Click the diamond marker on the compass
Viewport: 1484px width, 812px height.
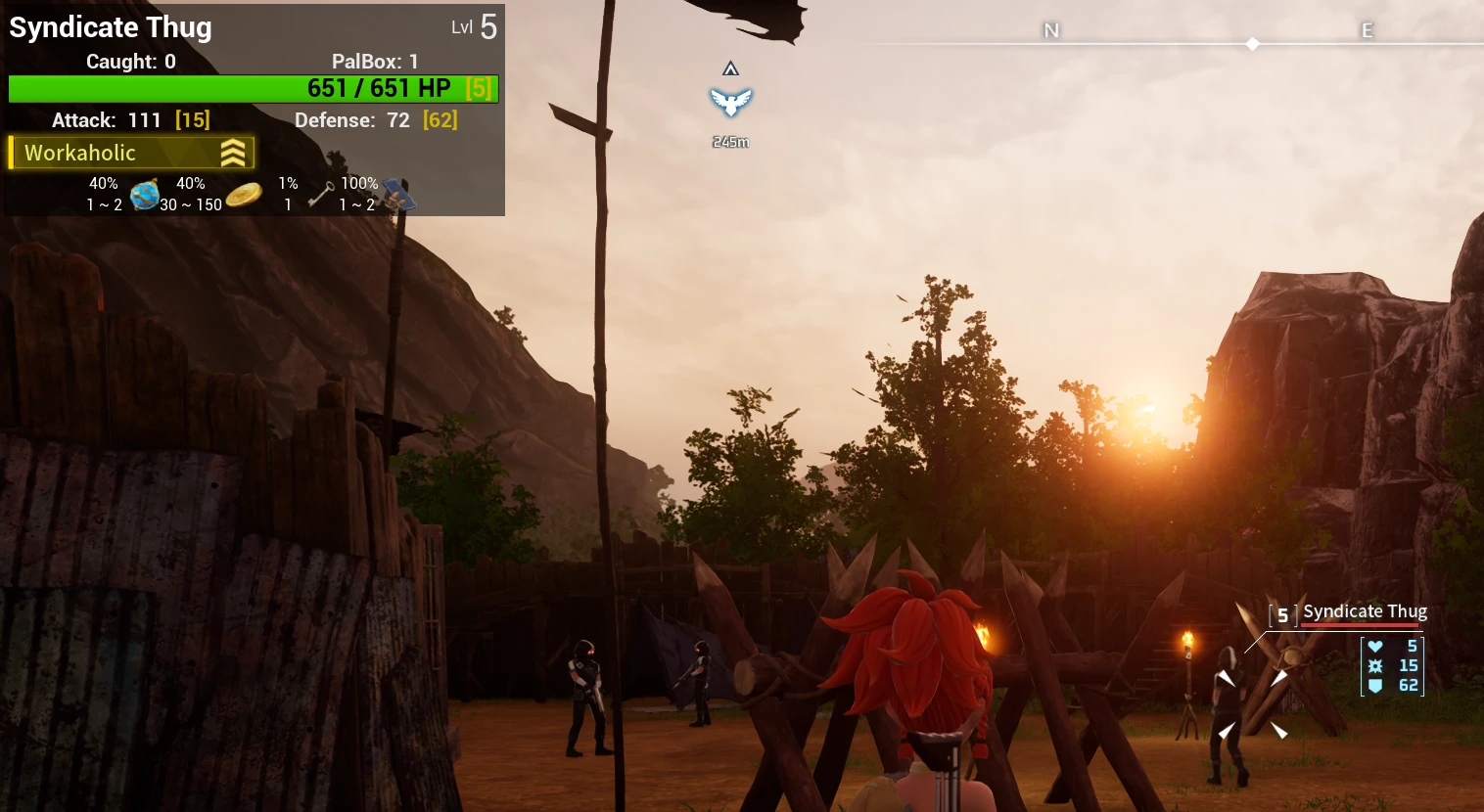click(1252, 44)
